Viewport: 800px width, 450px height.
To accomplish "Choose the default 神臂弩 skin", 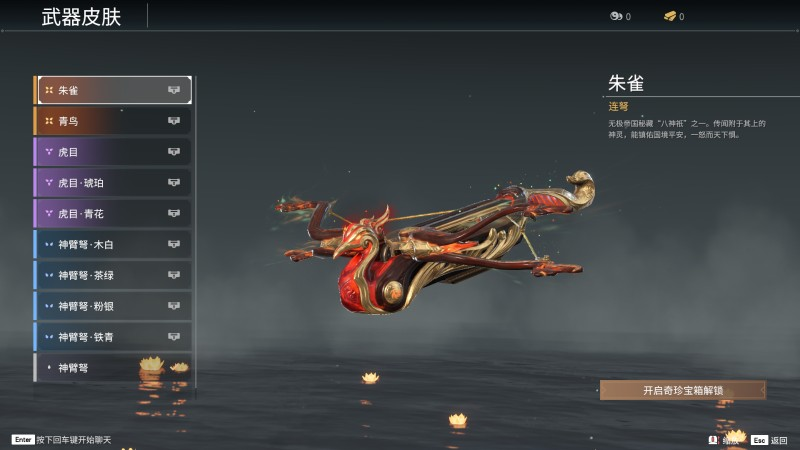I will coord(113,368).
